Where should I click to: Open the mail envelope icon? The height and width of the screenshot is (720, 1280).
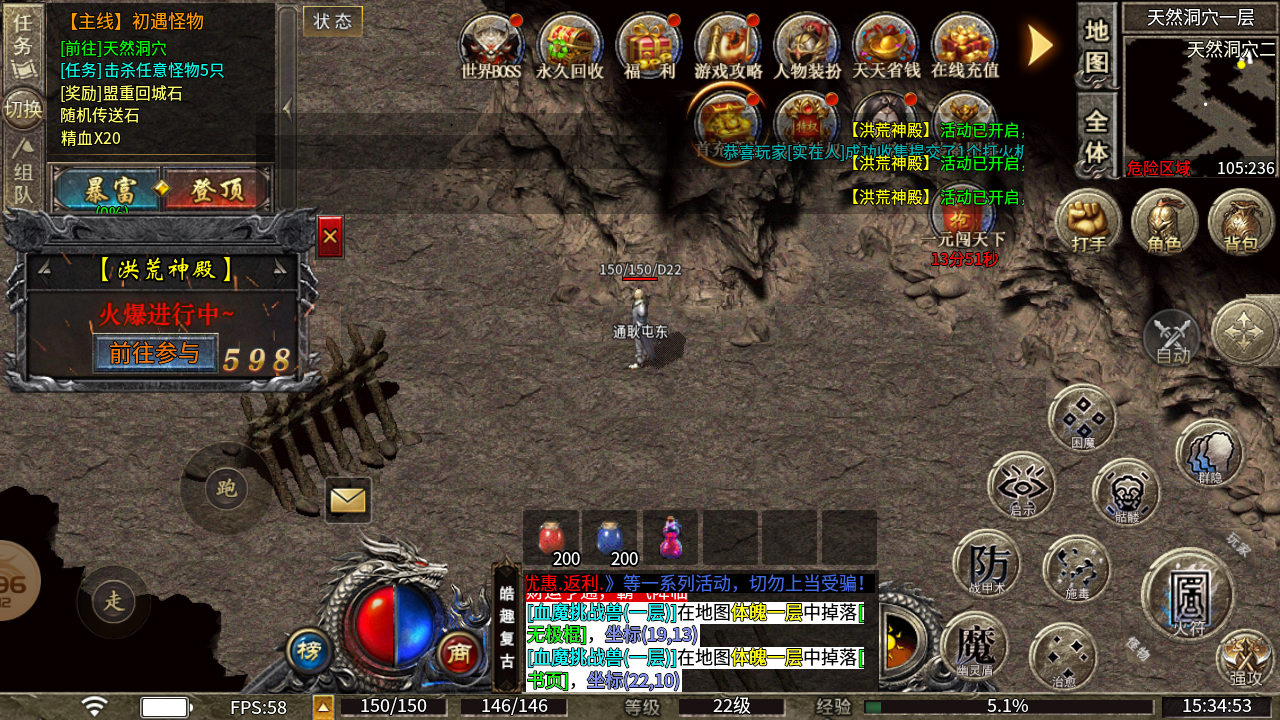[x=348, y=499]
